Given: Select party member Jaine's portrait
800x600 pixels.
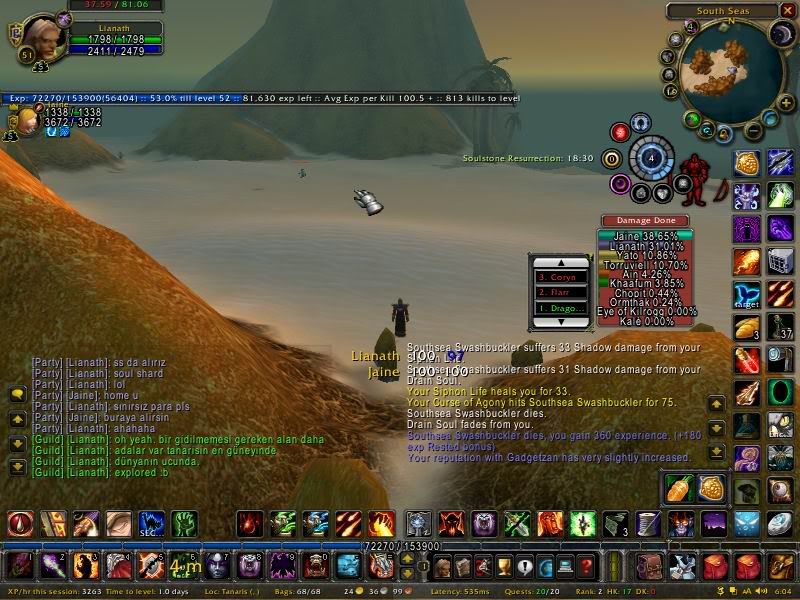Looking at the screenshot, I should click(24, 122).
